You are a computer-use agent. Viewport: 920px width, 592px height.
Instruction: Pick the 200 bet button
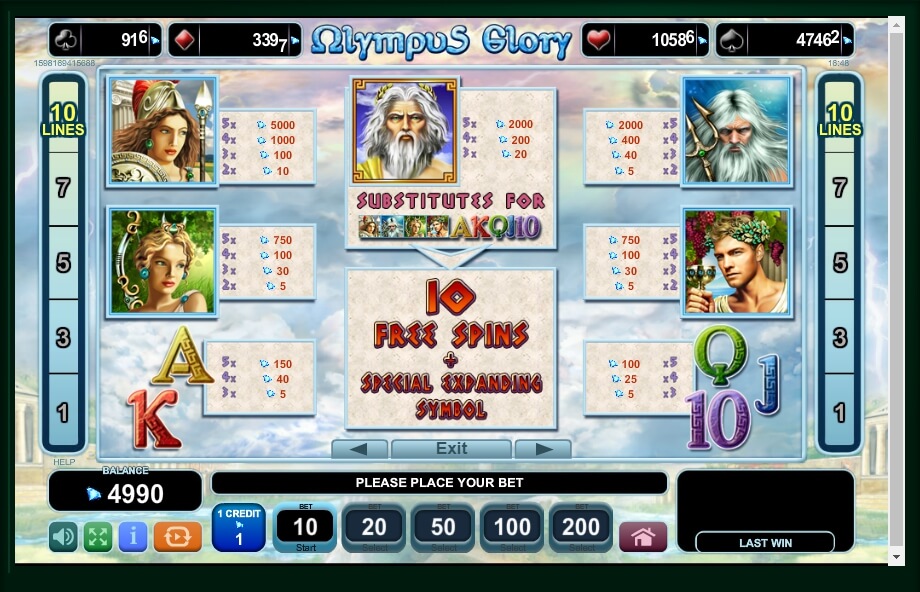pyautogui.click(x=581, y=528)
